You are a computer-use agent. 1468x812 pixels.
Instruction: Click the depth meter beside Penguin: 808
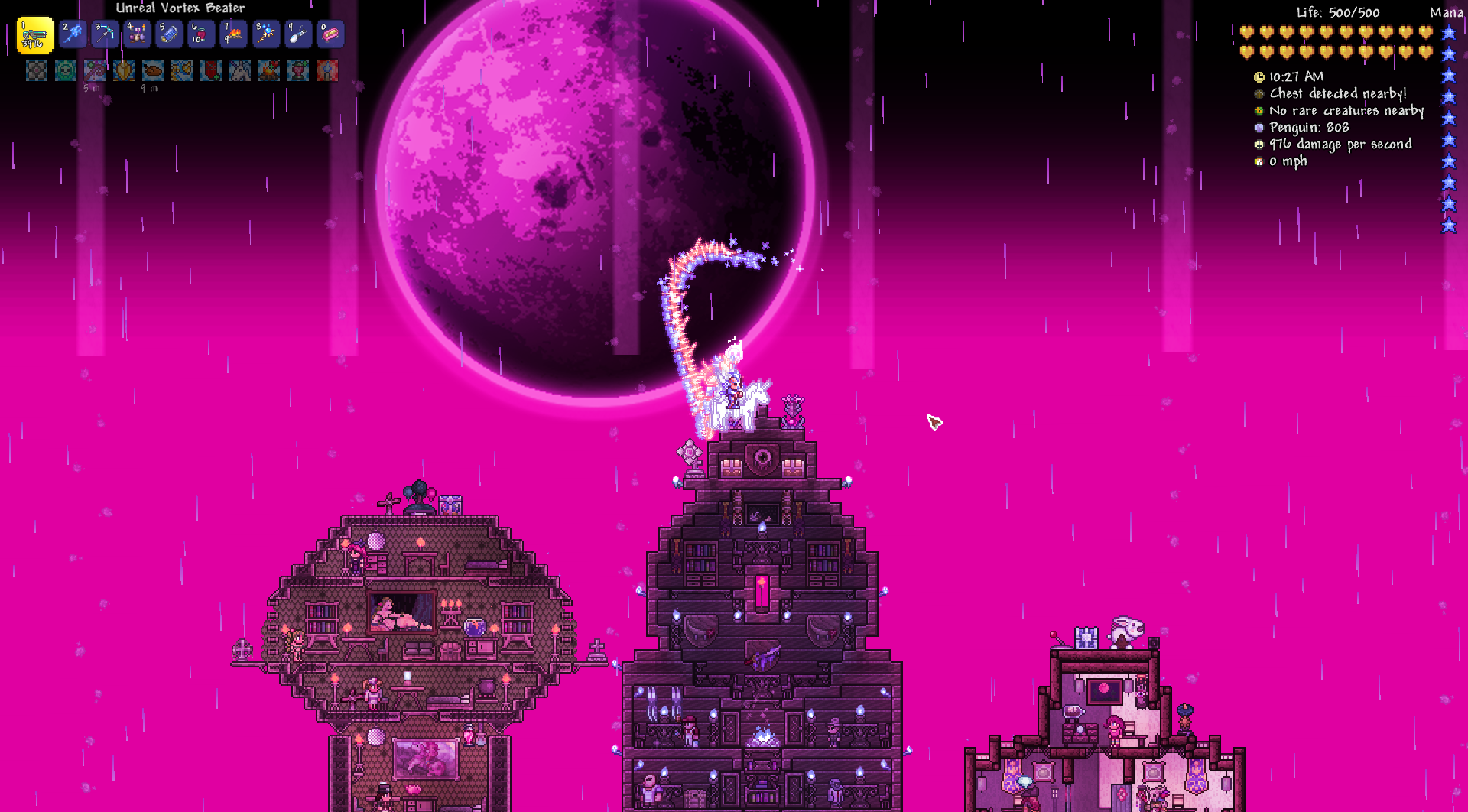[1259, 127]
